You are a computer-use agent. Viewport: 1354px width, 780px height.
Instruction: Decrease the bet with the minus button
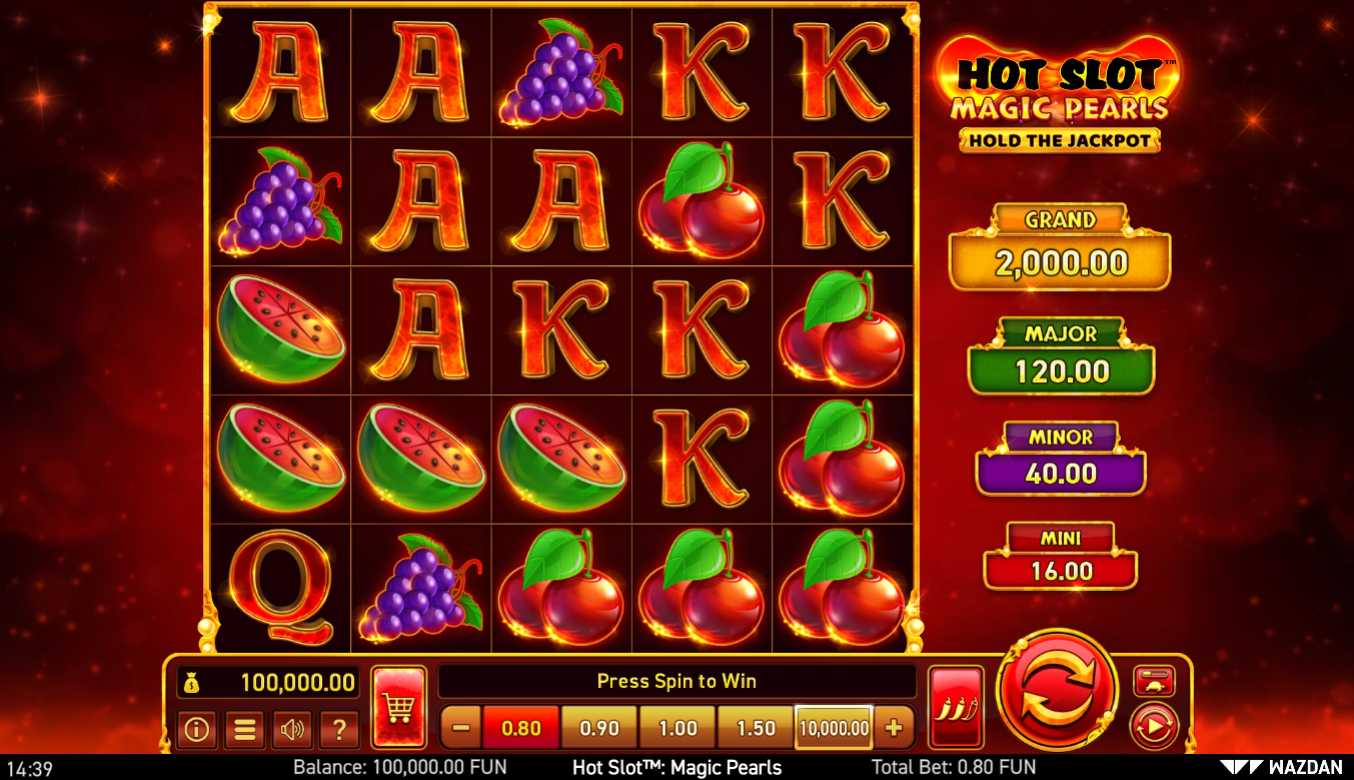pyautogui.click(x=461, y=728)
